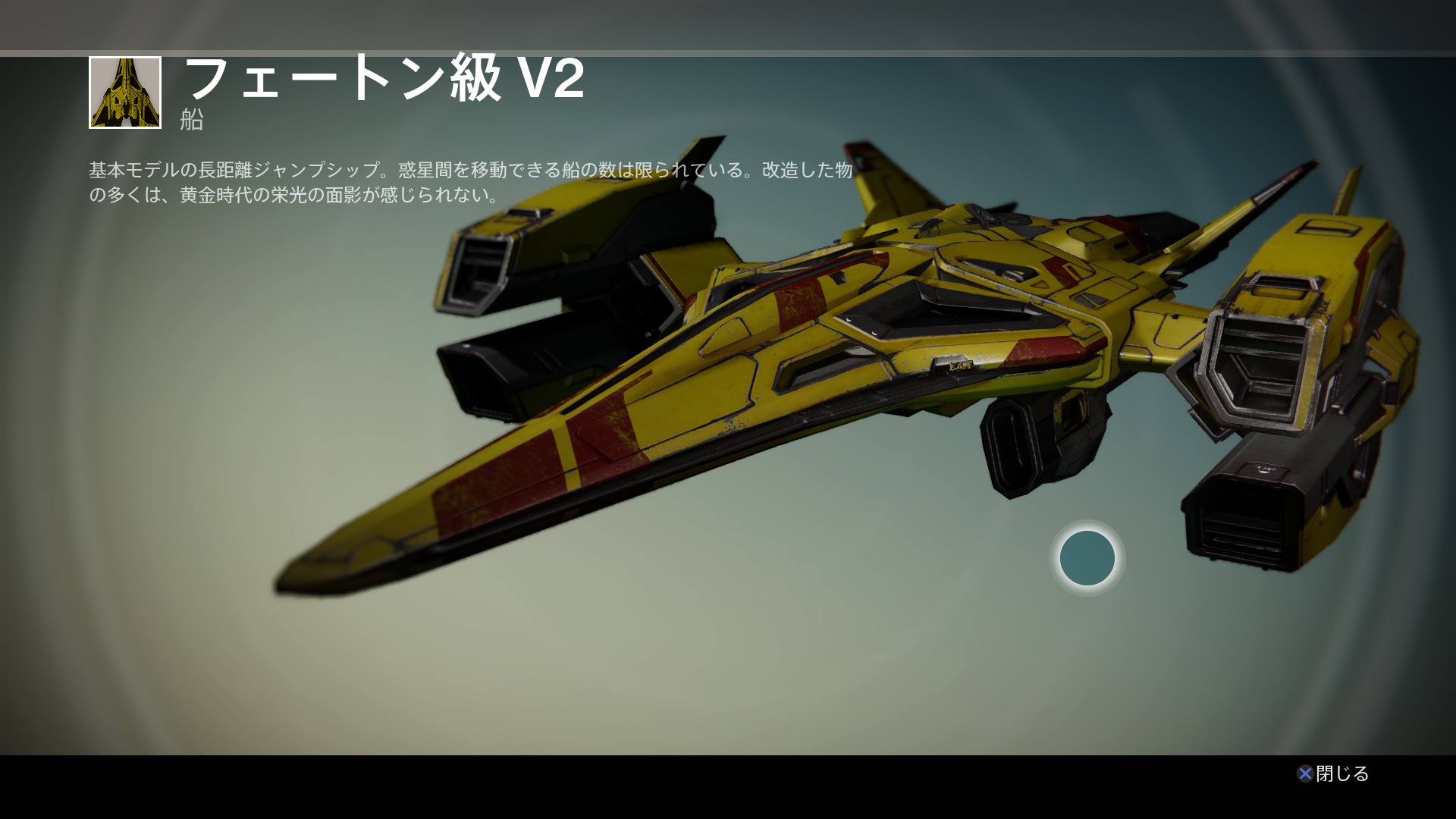This screenshot has width=1456, height=819.
Task: Click the フェートン級 V2 ship icon
Action: (x=125, y=93)
